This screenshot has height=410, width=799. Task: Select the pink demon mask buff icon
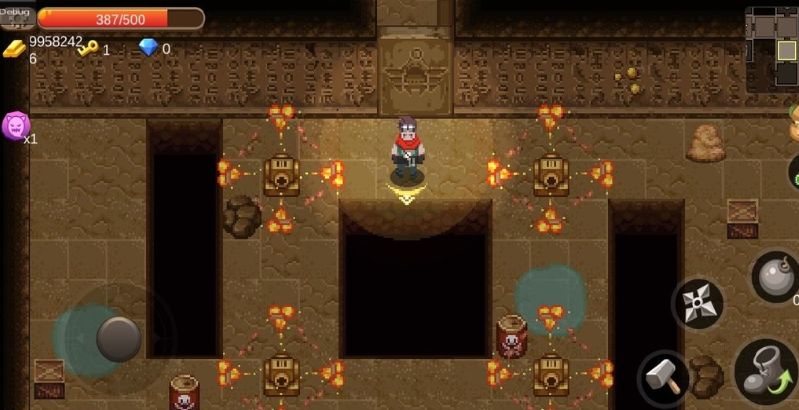15,126
